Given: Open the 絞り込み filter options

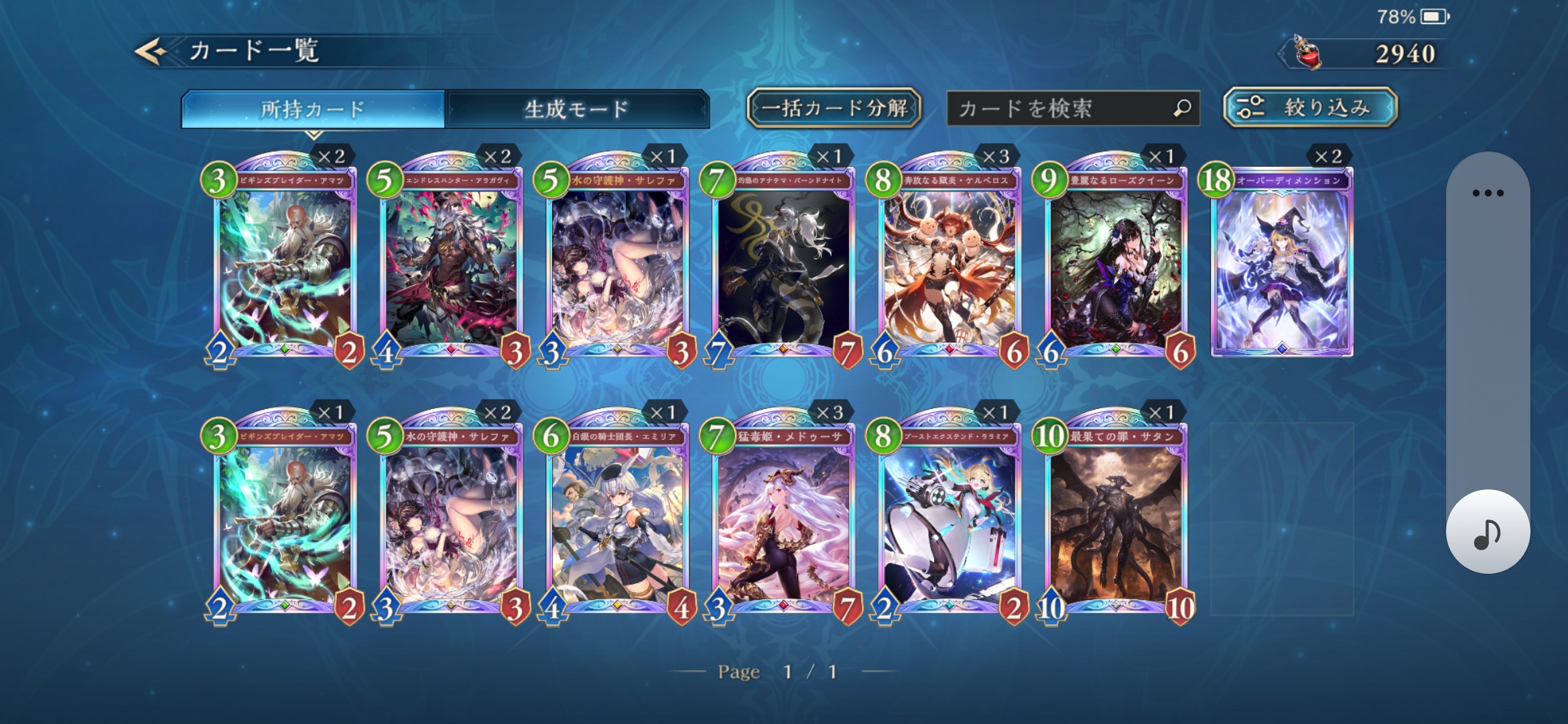Looking at the screenshot, I should click(1309, 107).
